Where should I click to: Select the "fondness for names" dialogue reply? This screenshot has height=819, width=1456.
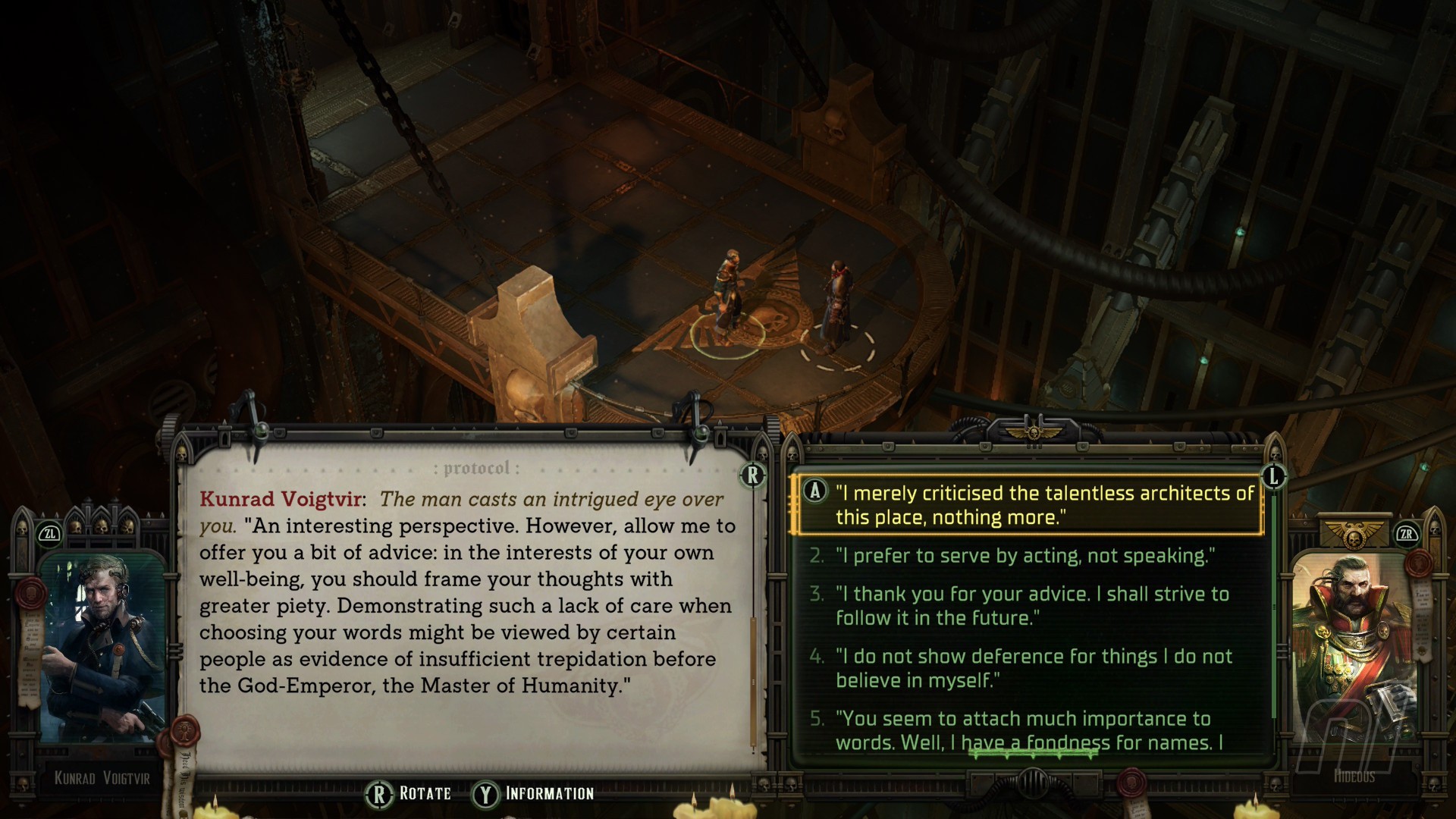[1028, 730]
